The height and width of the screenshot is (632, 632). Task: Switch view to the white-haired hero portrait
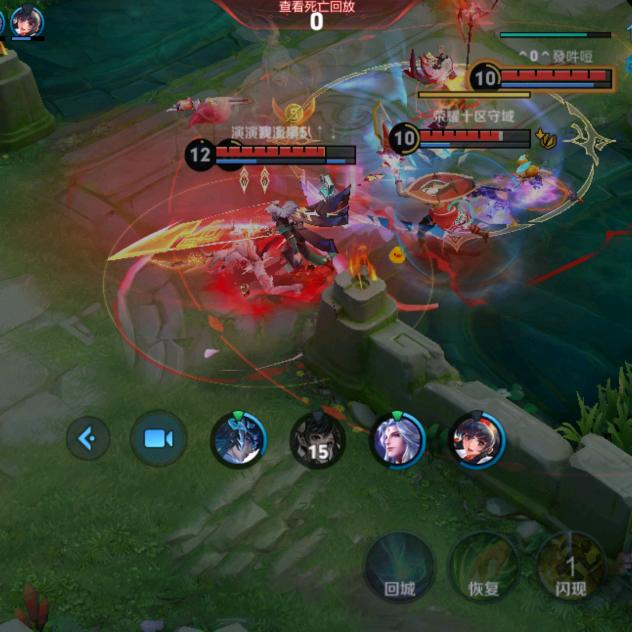[397, 439]
